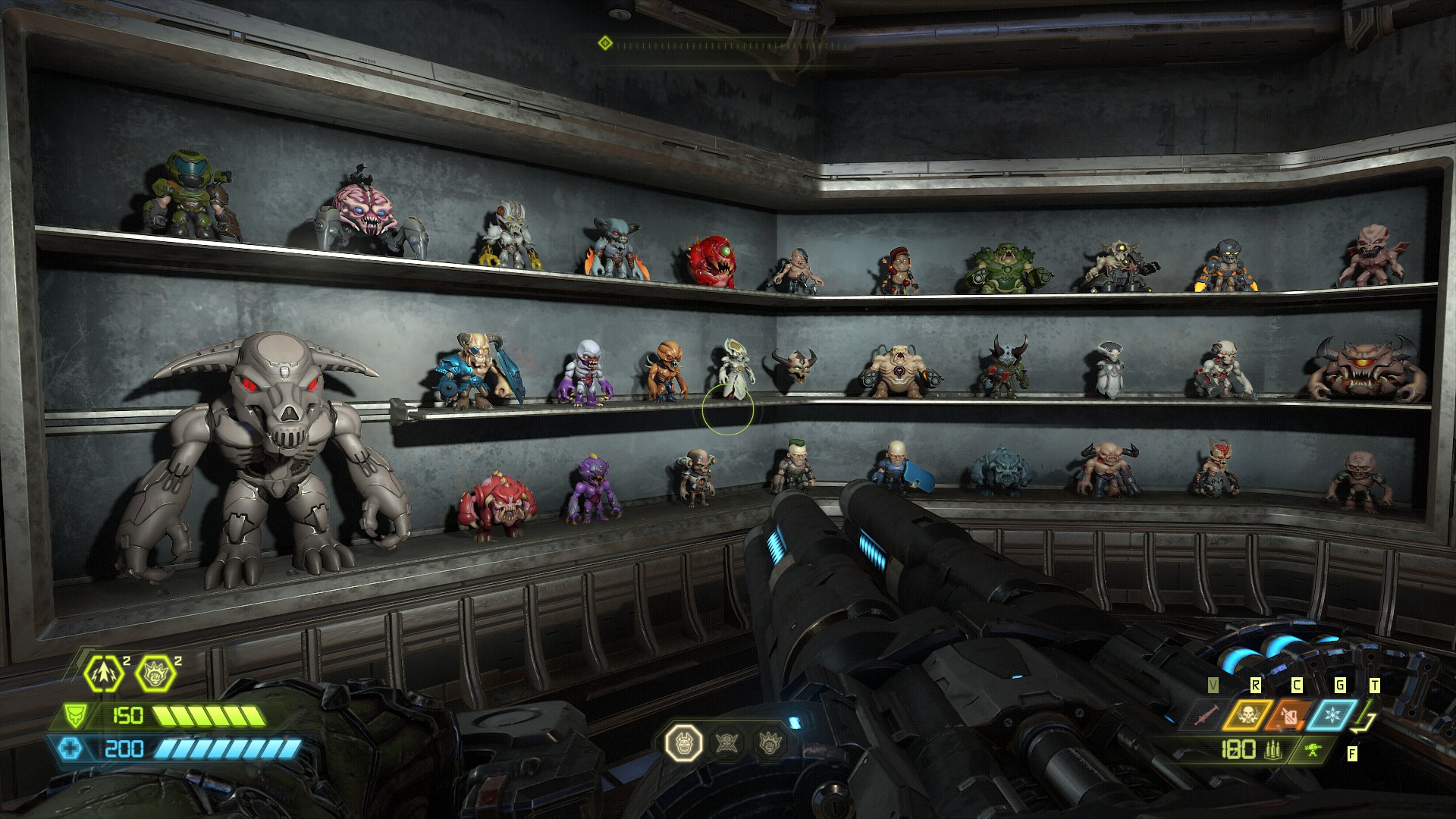This screenshot has width=1456, height=819.
Task: Select the skull with crossed blades rune
Action: (726, 742)
